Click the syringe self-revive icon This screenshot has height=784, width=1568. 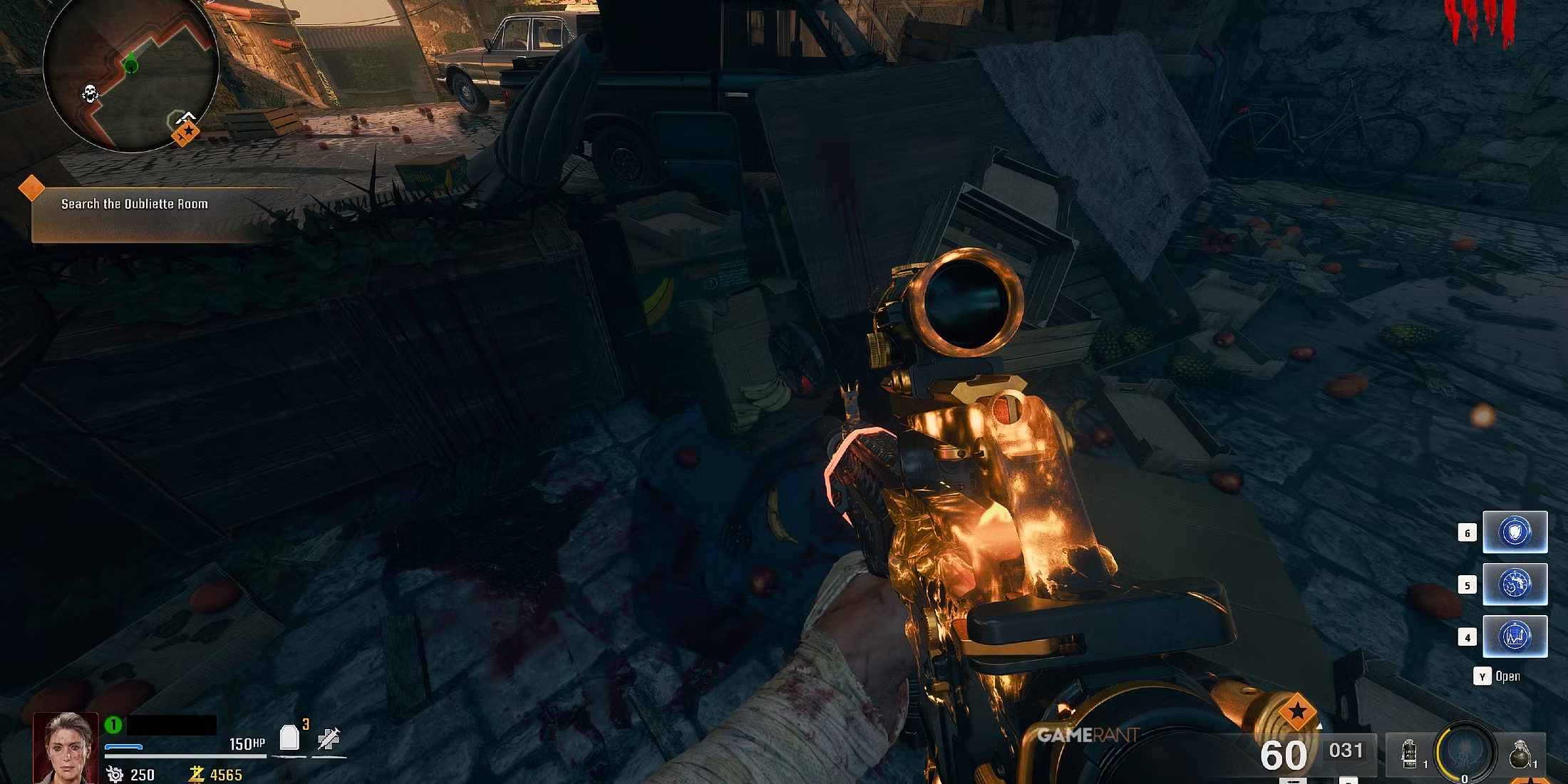(329, 738)
